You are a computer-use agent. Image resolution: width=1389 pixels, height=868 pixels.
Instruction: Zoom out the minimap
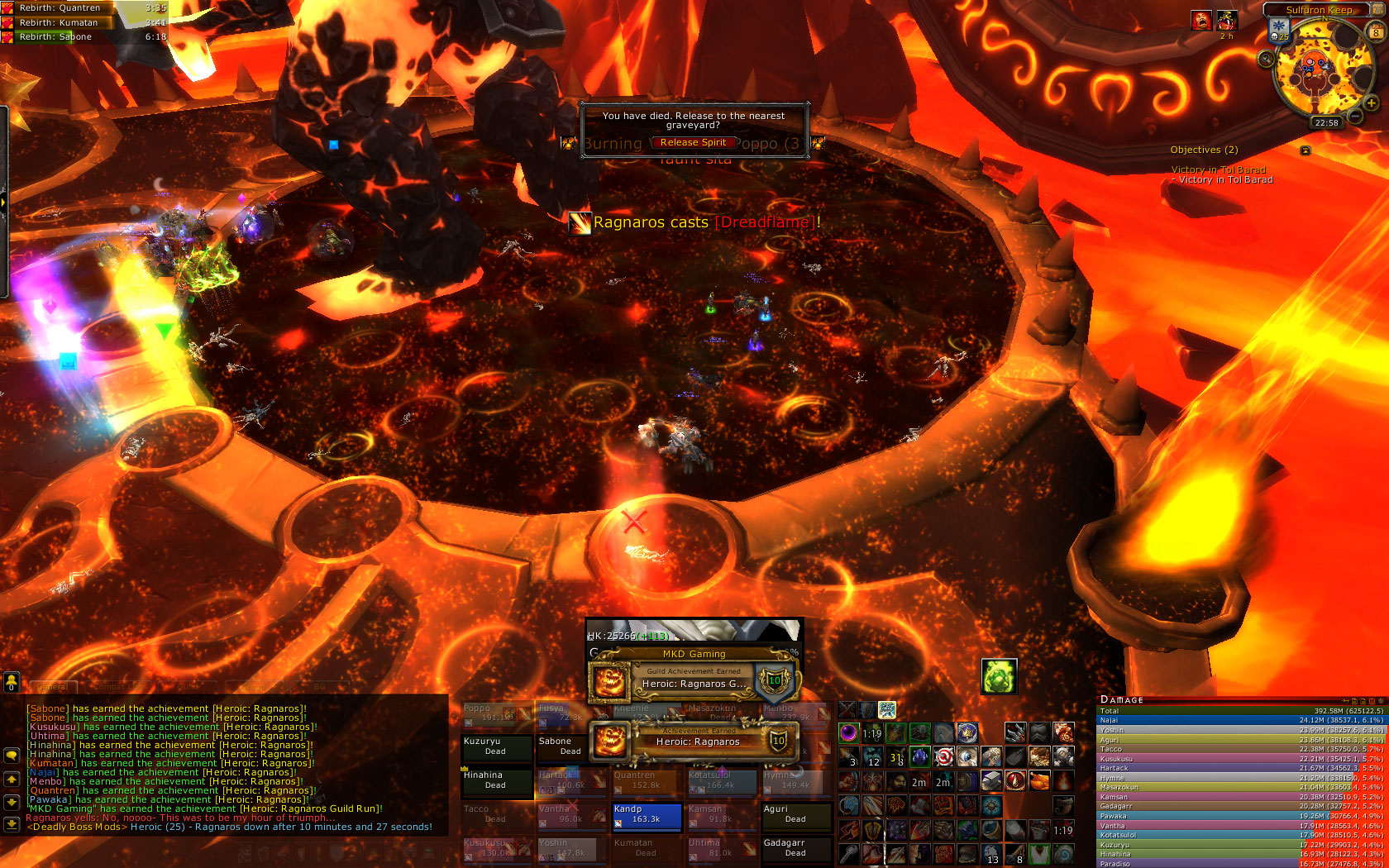click(x=1356, y=117)
